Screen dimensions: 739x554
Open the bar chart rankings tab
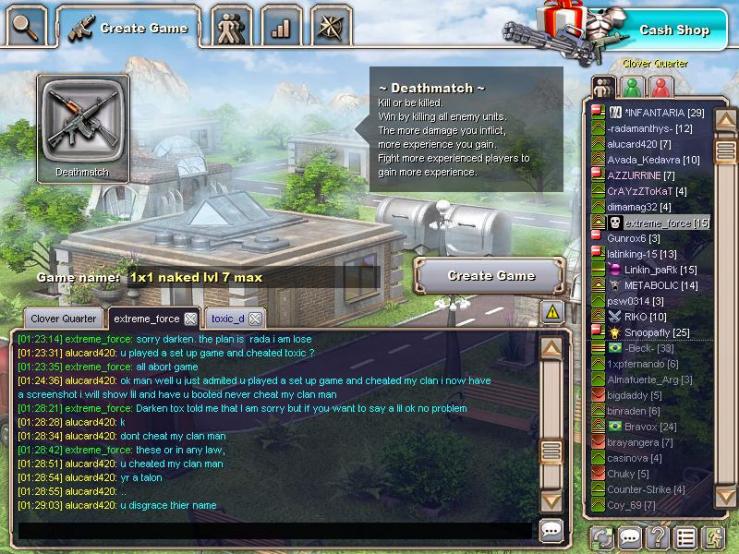click(x=281, y=27)
